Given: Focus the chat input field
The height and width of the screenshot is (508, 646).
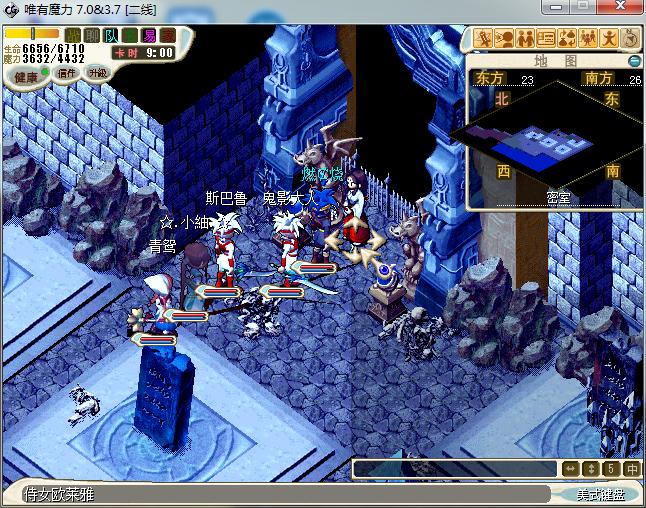Looking at the screenshot, I should (456, 468).
